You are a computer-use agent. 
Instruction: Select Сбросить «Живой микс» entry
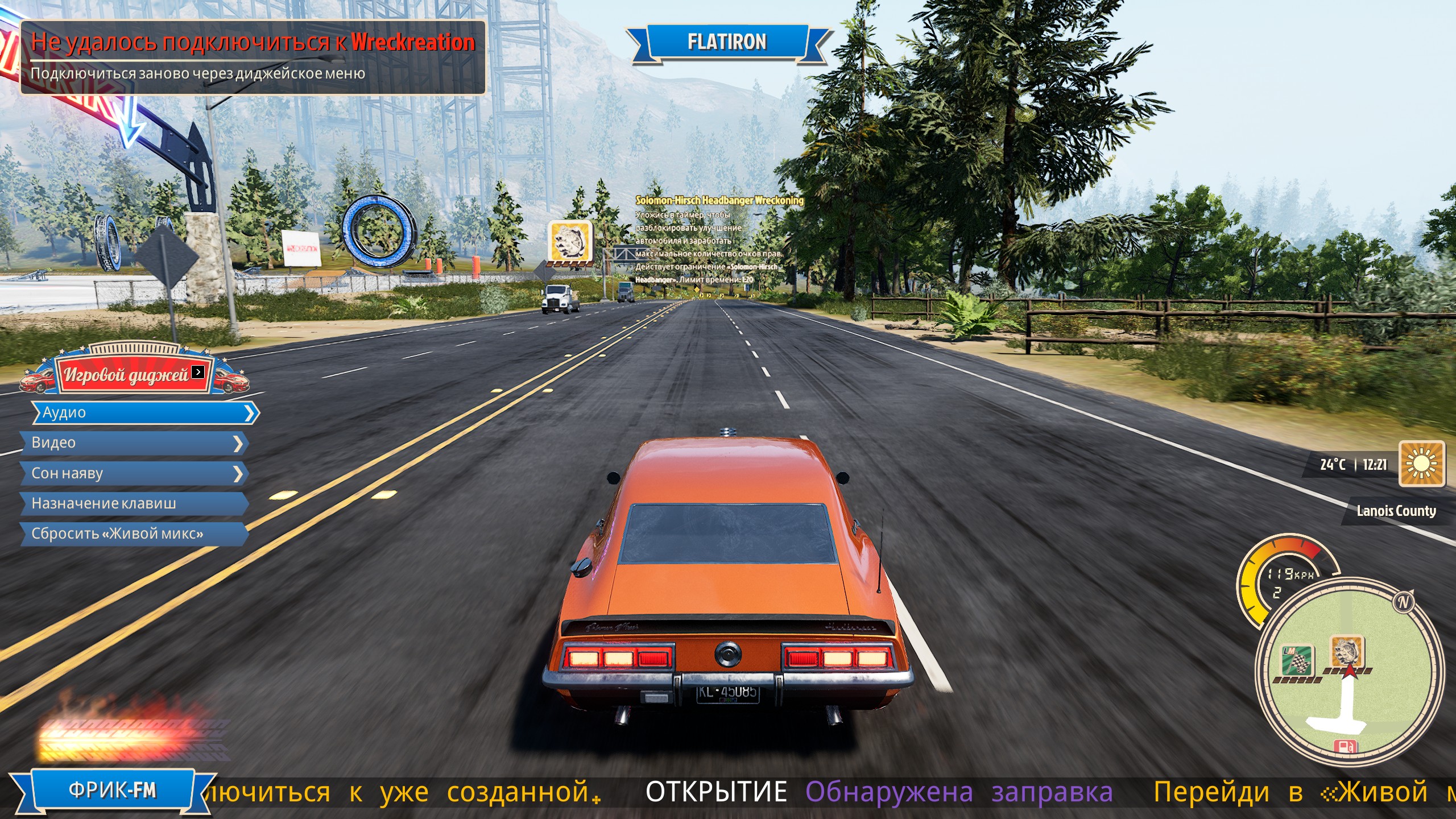click(134, 534)
